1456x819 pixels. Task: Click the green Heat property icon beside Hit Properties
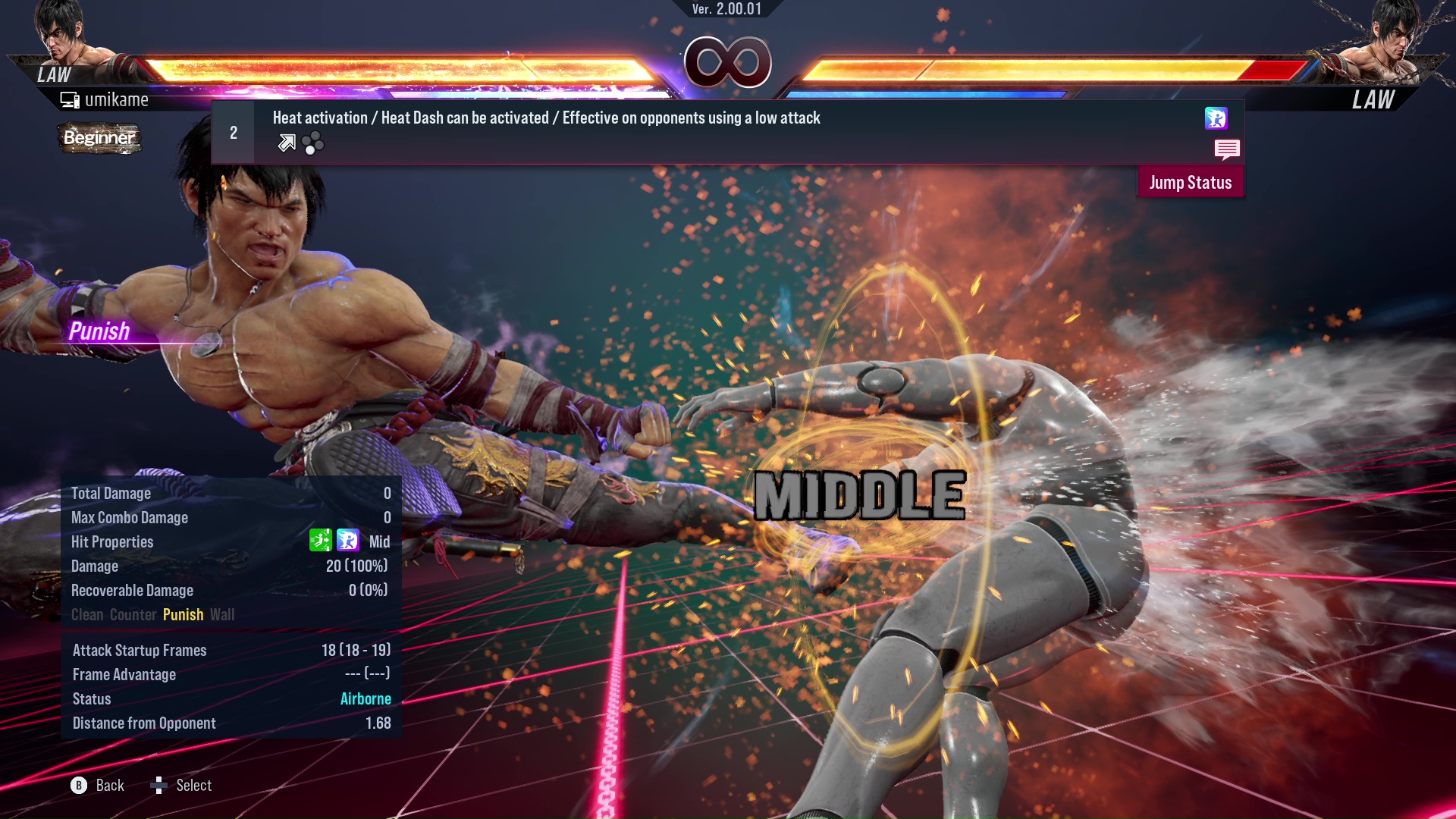pyautogui.click(x=320, y=541)
